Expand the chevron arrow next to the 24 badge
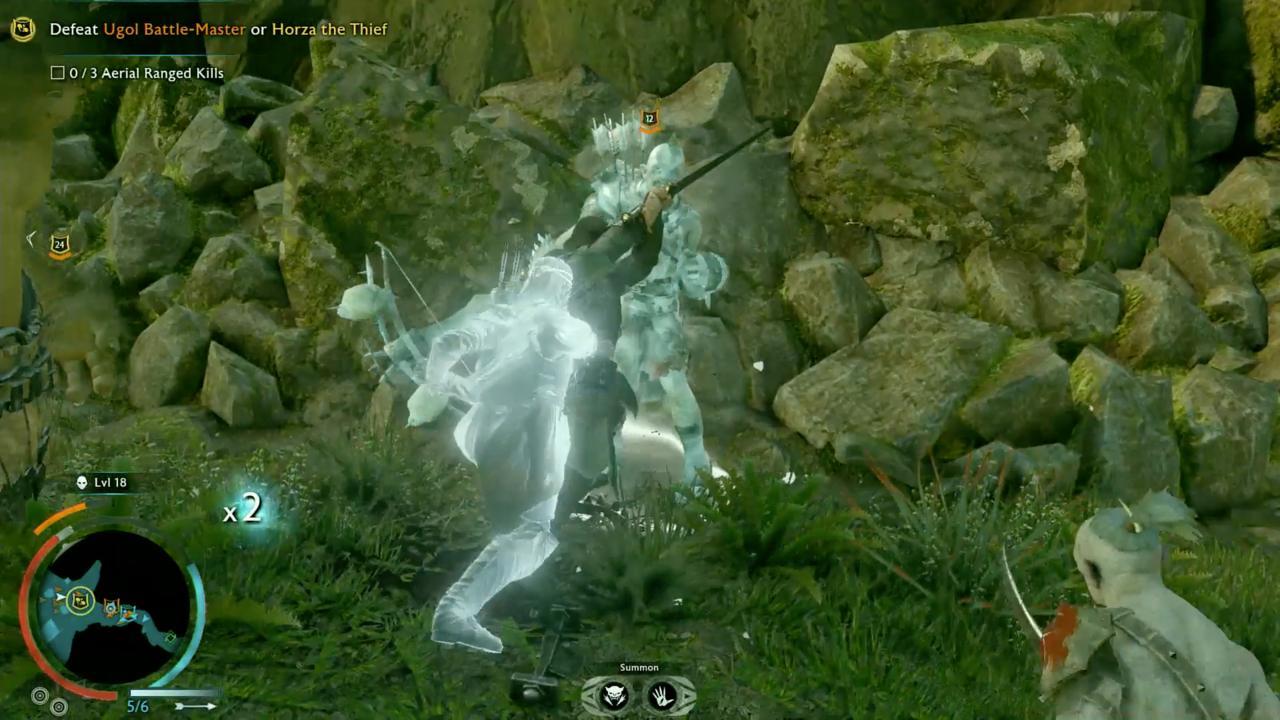The width and height of the screenshot is (1280, 720). pos(31,238)
